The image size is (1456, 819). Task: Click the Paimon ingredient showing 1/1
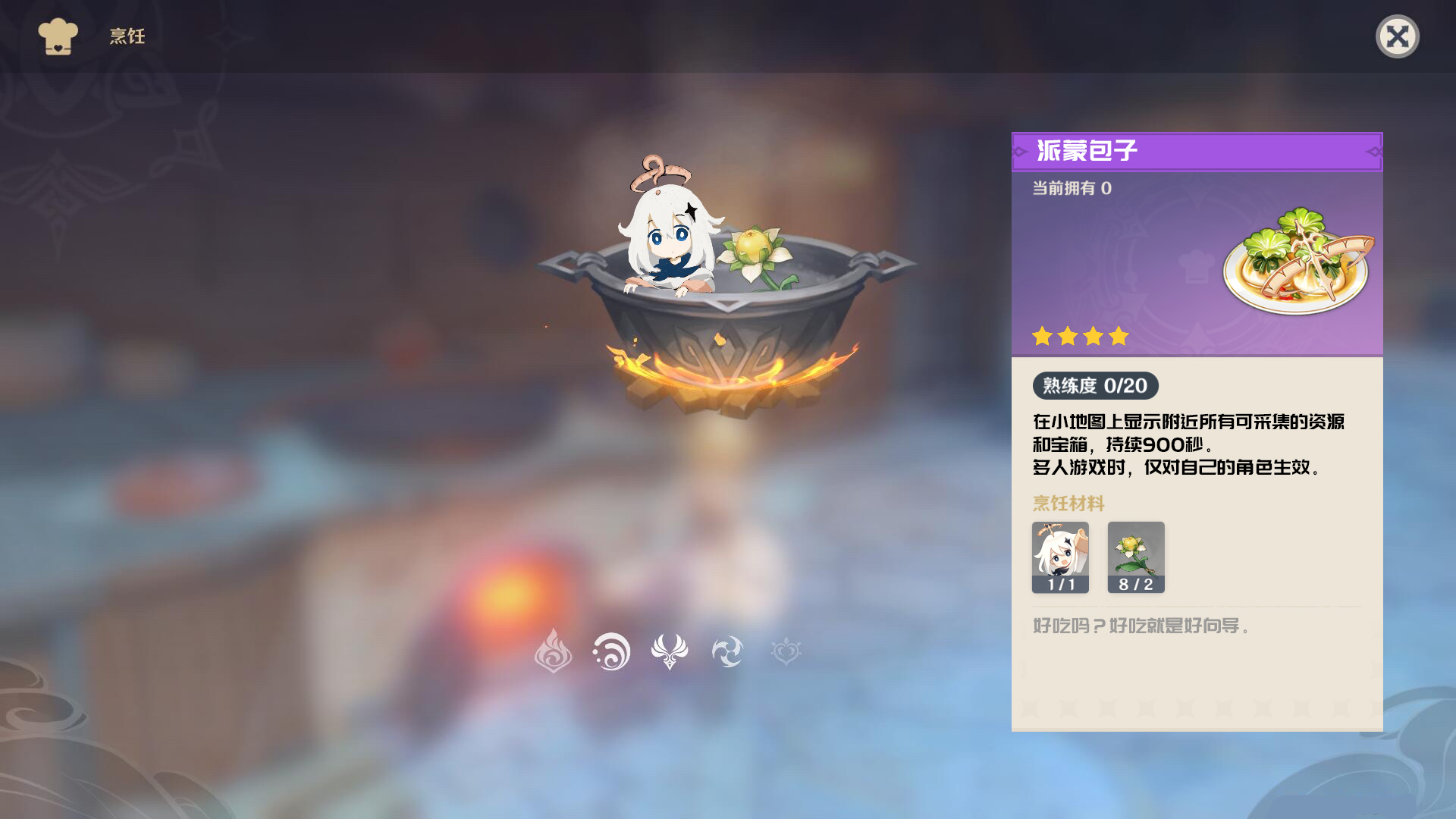point(1061,557)
